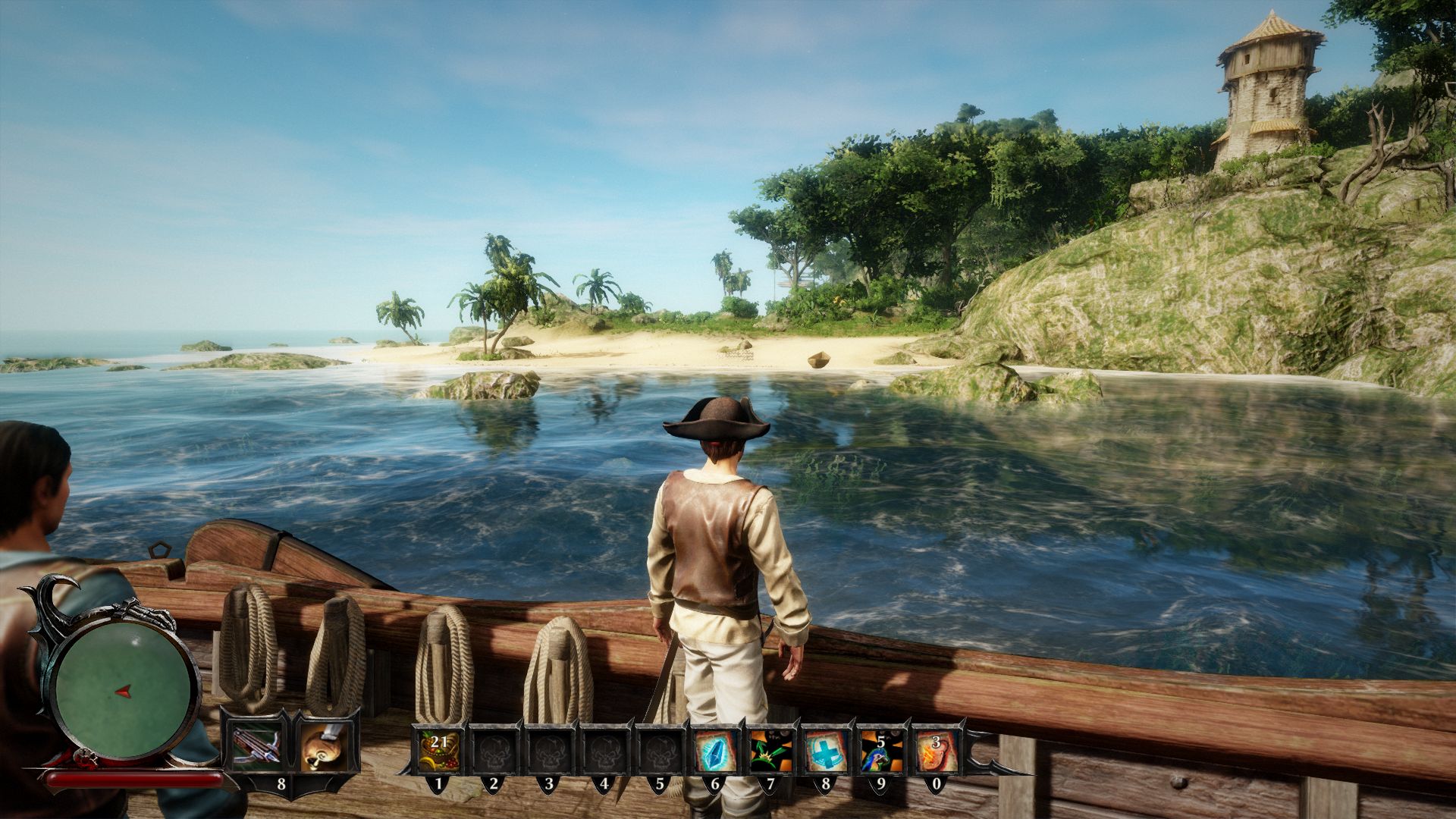Use the provisions in hotbar slot 1
Image resolution: width=1456 pixels, height=819 pixels.
coord(439,748)
